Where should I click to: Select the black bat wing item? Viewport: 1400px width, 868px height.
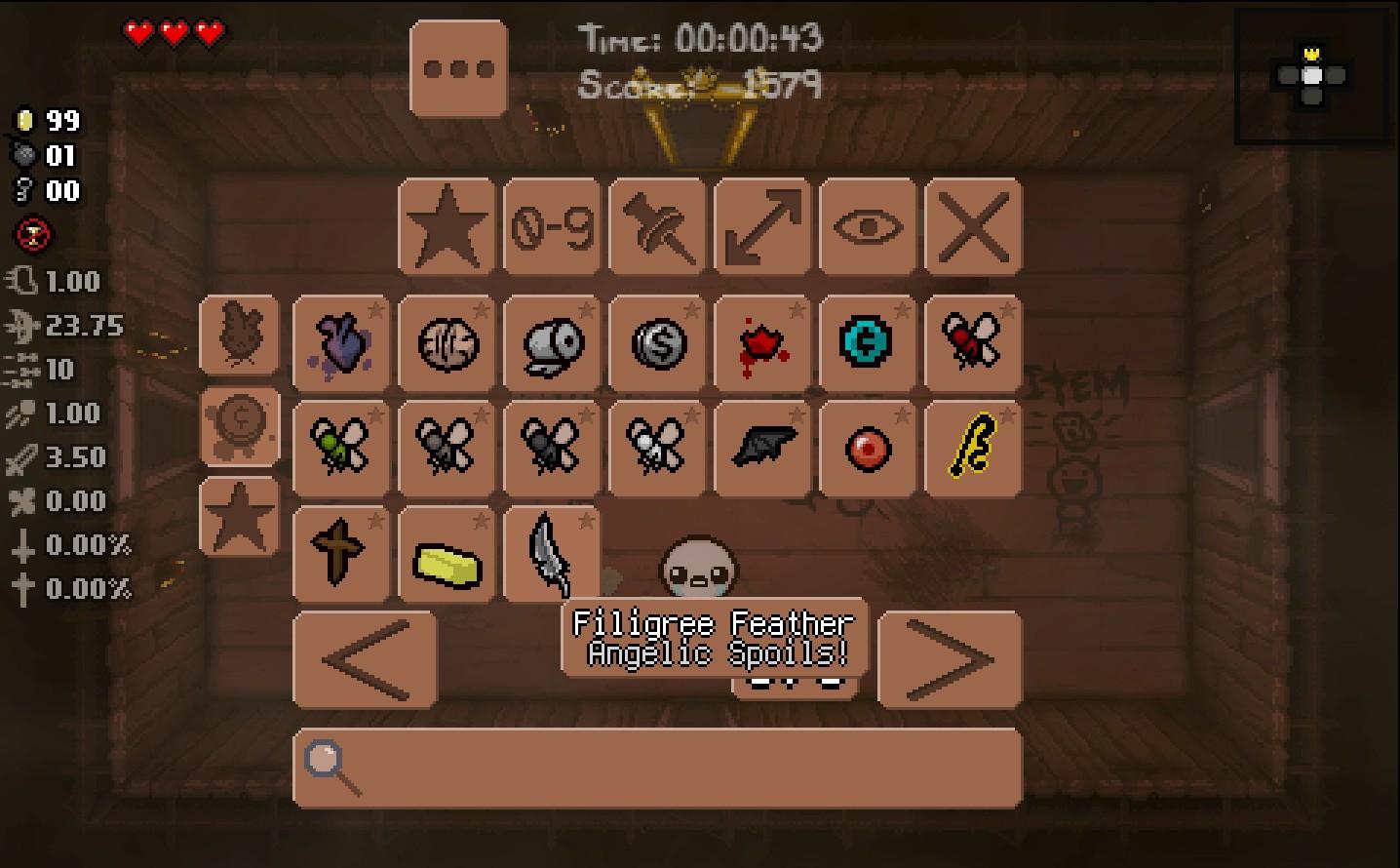(x=761, y=449)
